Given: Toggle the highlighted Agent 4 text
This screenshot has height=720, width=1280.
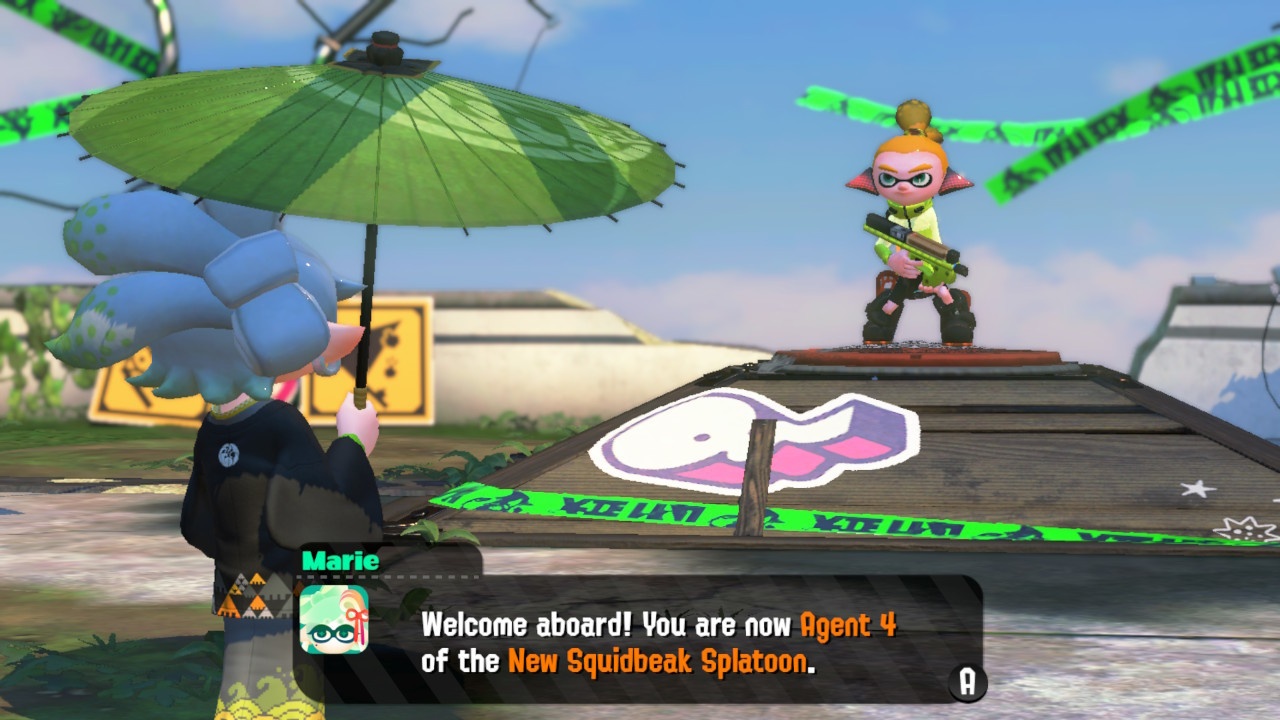Looking at the screenshot, I should [x=848, y=625].
